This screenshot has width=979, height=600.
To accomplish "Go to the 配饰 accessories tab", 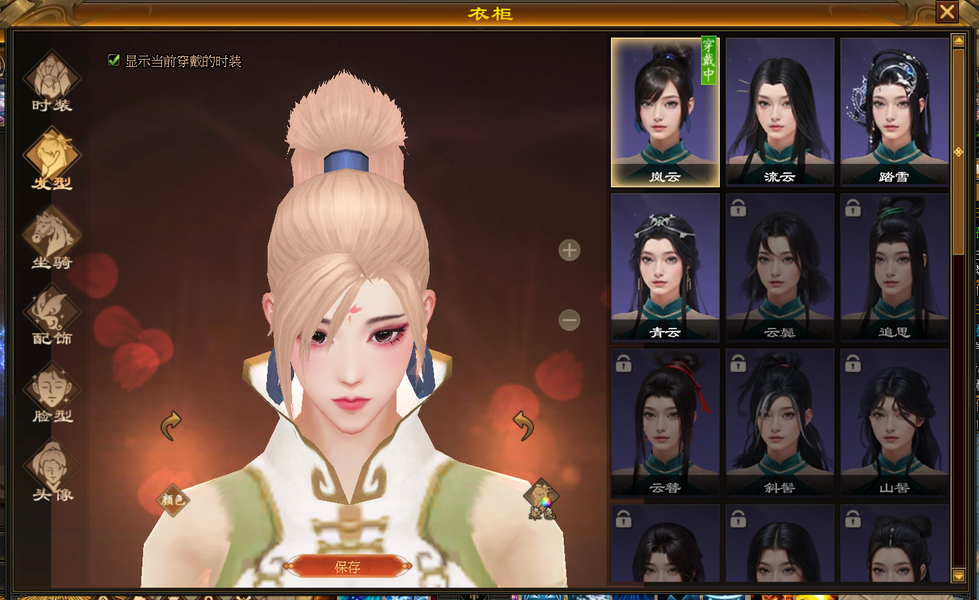I will pos(52,315).
